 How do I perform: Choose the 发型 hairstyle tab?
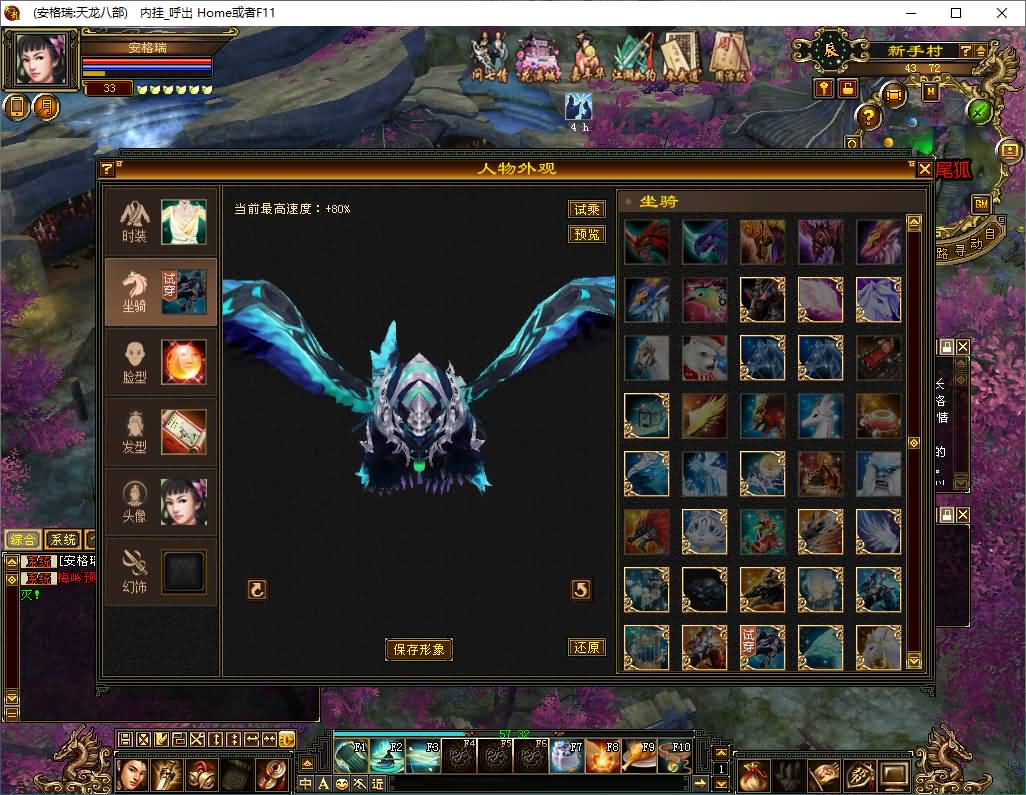(x=161, y=432)
